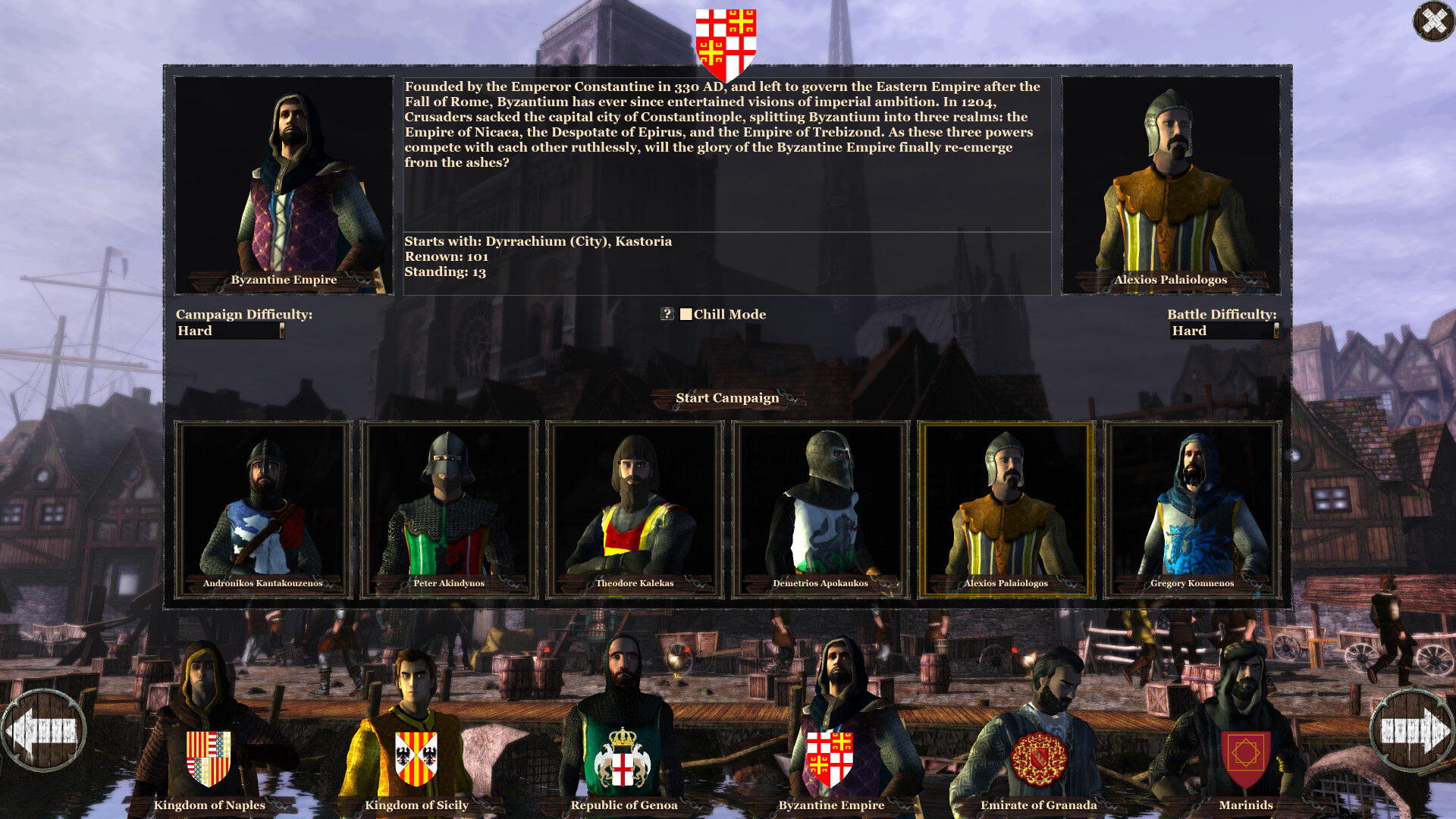Click the Start Campaign button

coord(727,398)
